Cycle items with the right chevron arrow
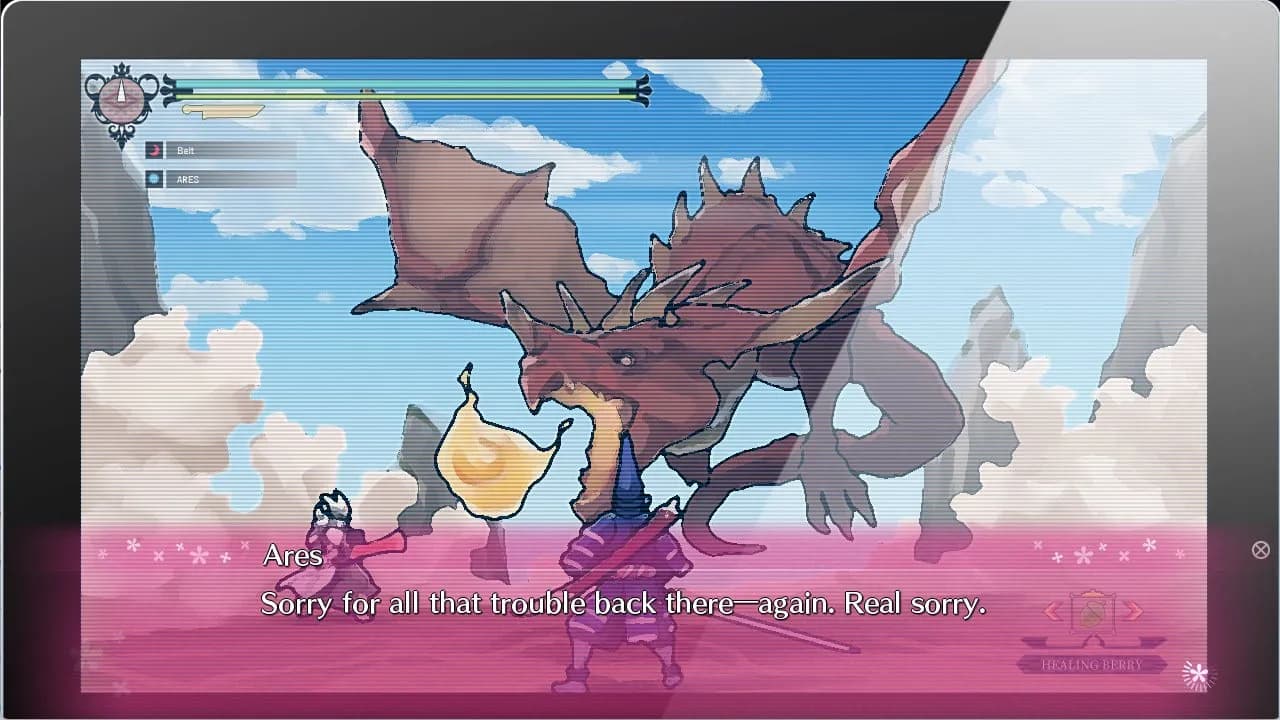 tap(1133, 611)
